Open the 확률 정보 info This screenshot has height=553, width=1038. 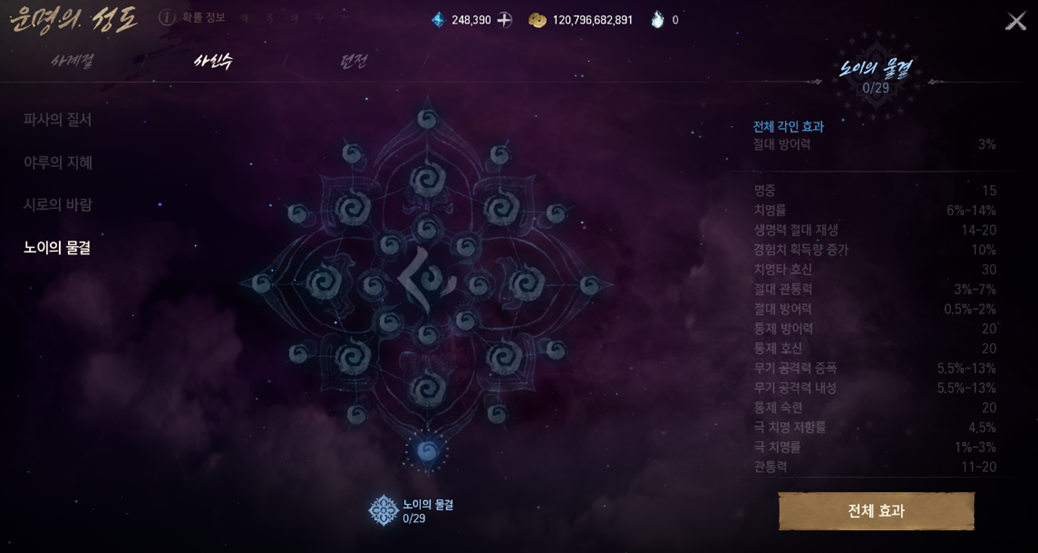pyautogui.click(x=193, y=18)
